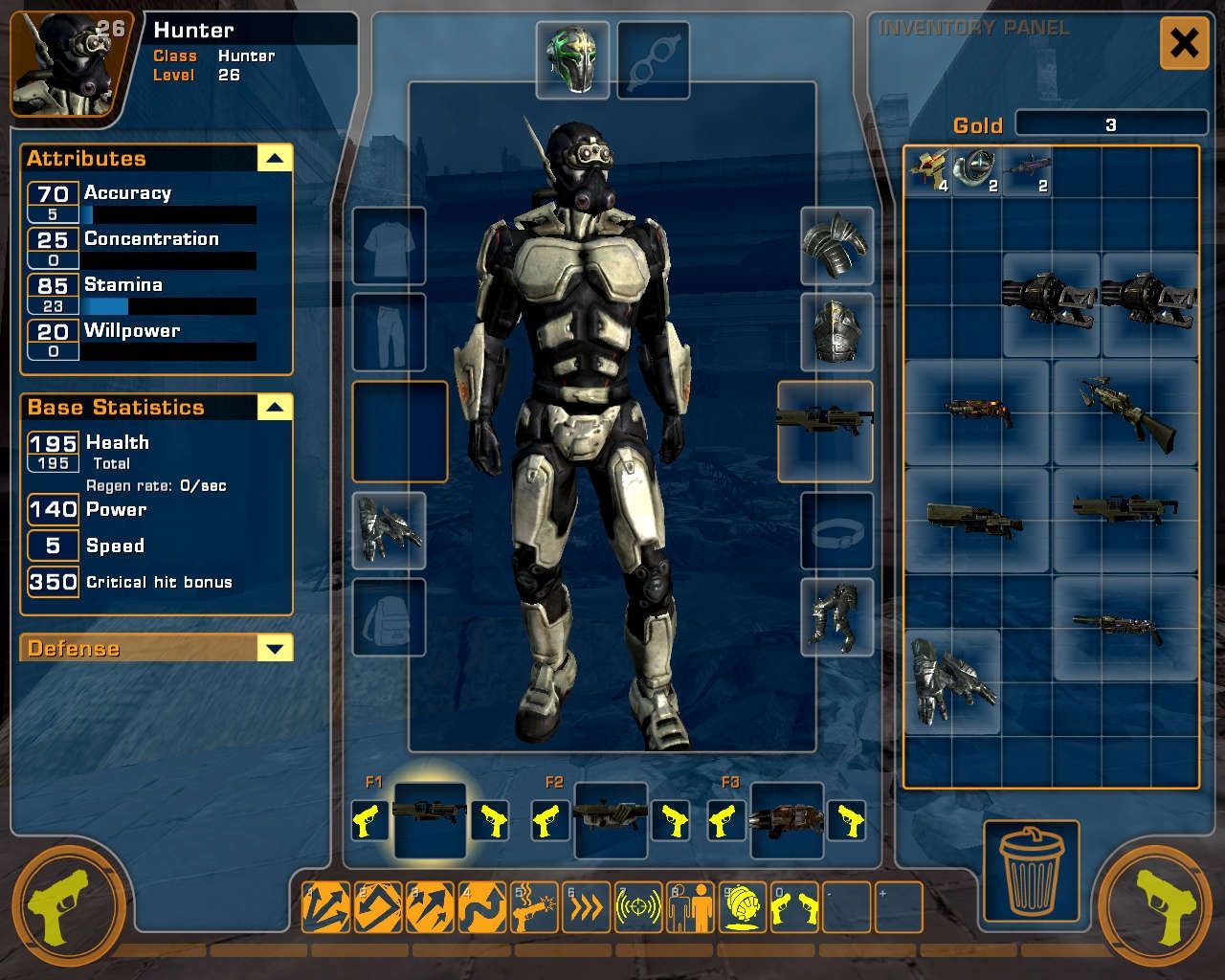This screenshot has width=1225, height=980.
Task: Pick the metal gauntlets in the inventory grid
Action: coord(952,681)
